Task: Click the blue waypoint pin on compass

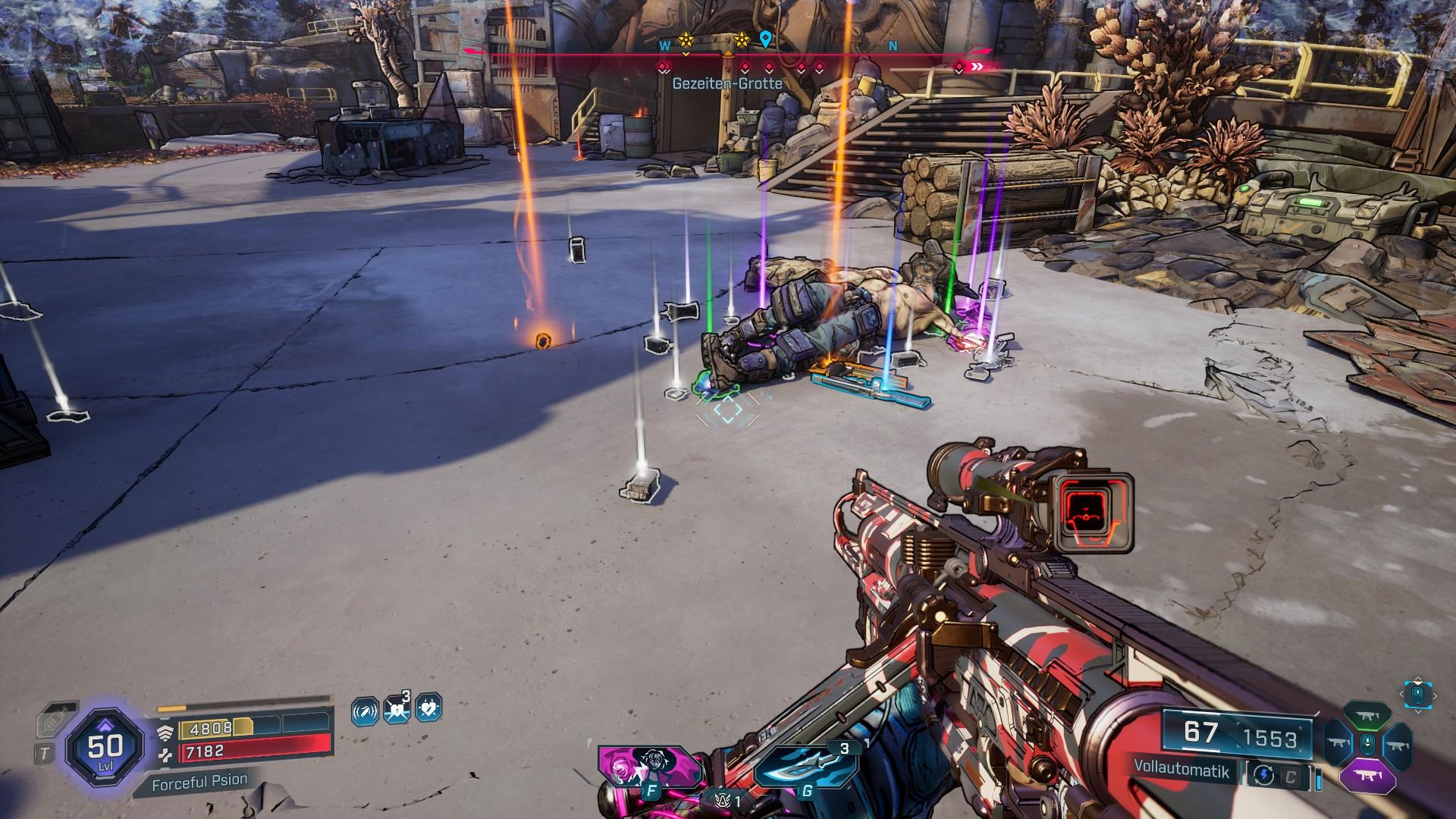Action: pyautogui.click(x=766, y=39)
